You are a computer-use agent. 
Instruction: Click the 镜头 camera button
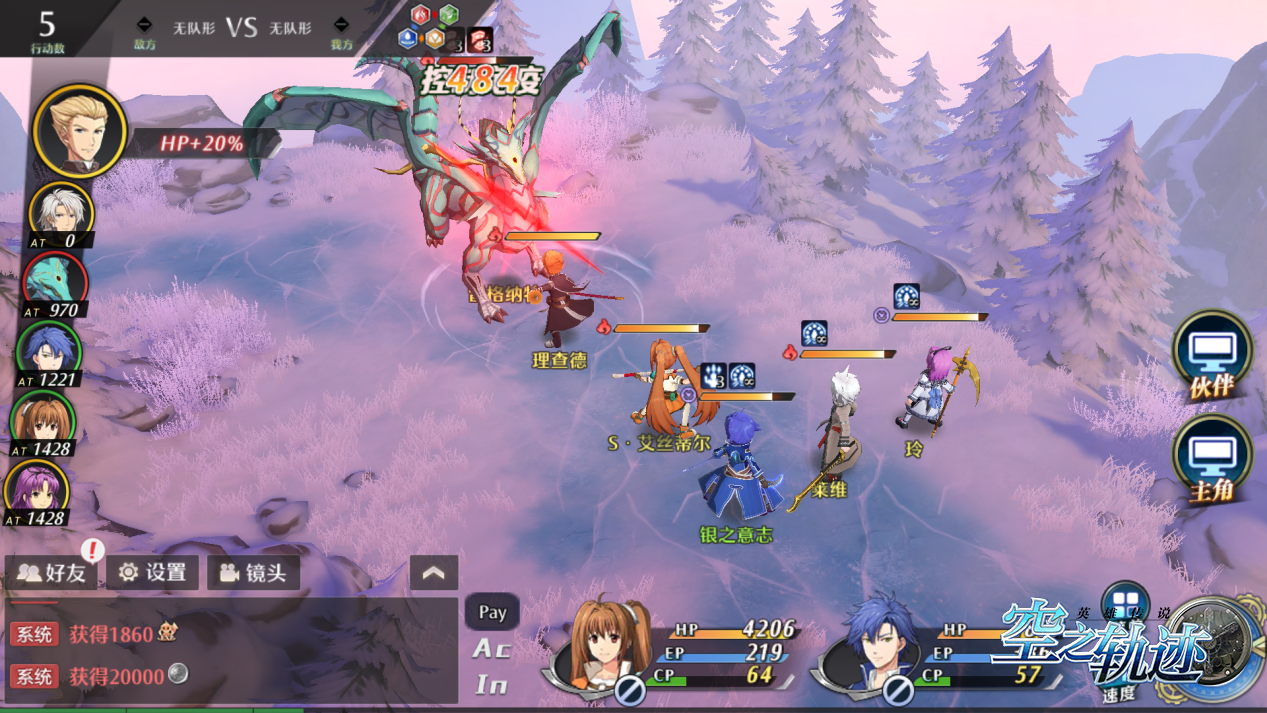[254, 573]
